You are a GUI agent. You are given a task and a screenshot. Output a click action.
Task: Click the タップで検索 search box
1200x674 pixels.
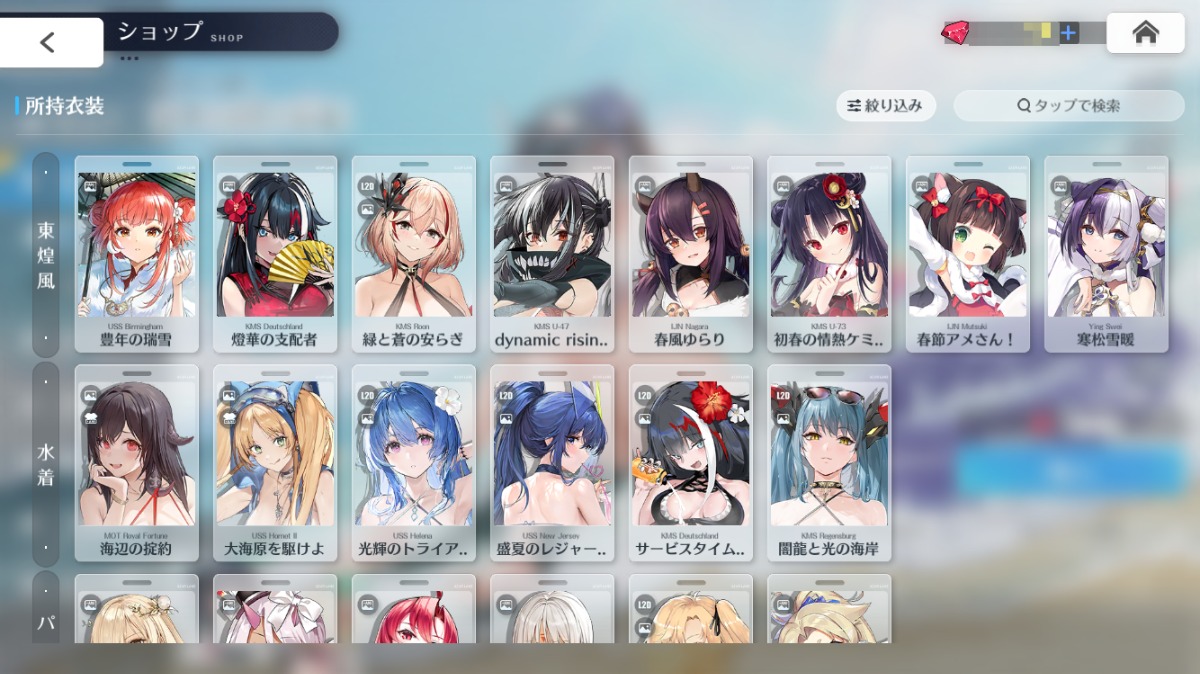[x=1068, y=105]
